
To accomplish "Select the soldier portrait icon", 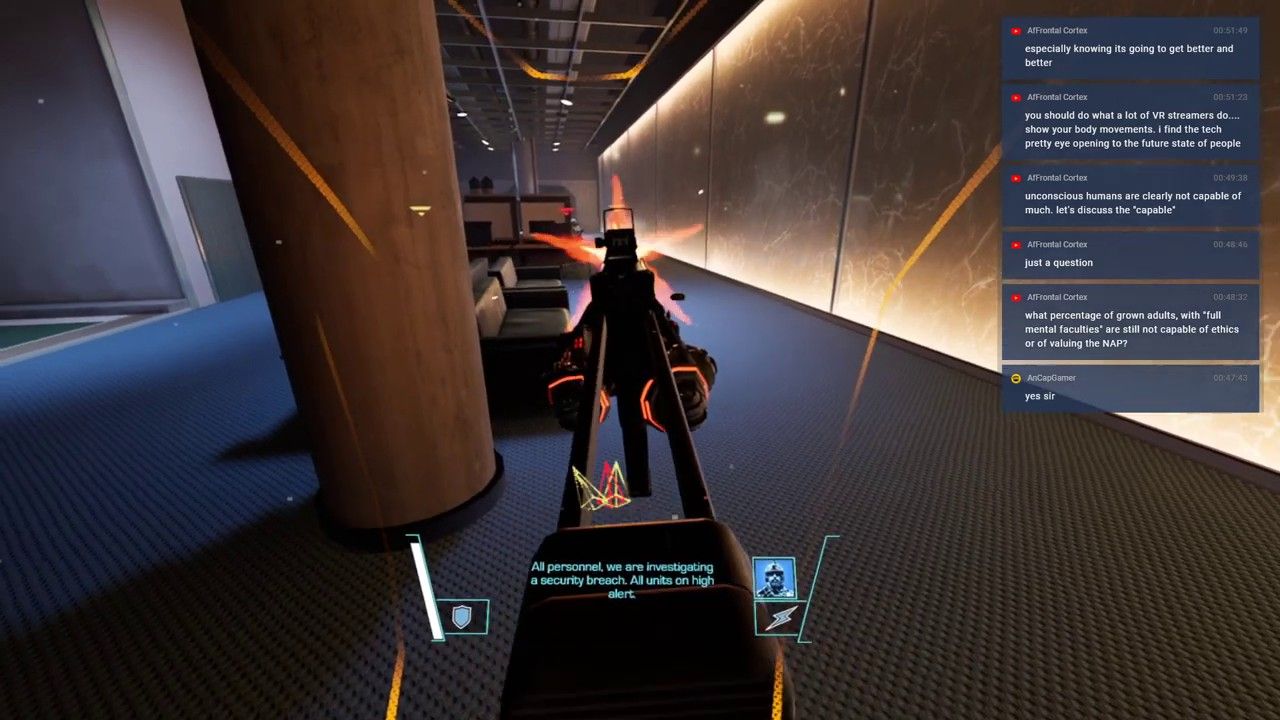I will coord(774,578).
